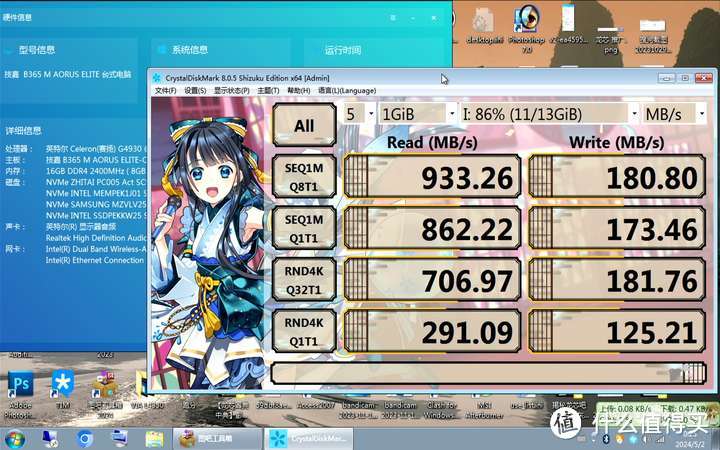
Task: Open the 设置(S) menu
Action: click(195, 91)
